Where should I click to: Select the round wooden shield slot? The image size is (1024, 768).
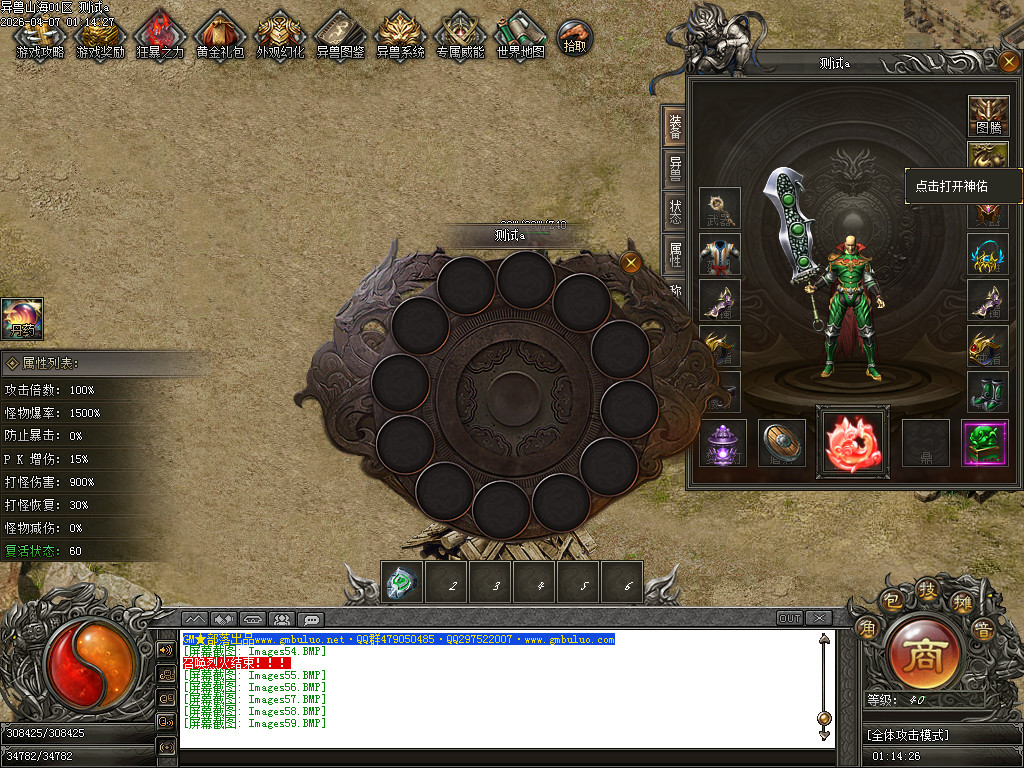click(x=782, y=442)
